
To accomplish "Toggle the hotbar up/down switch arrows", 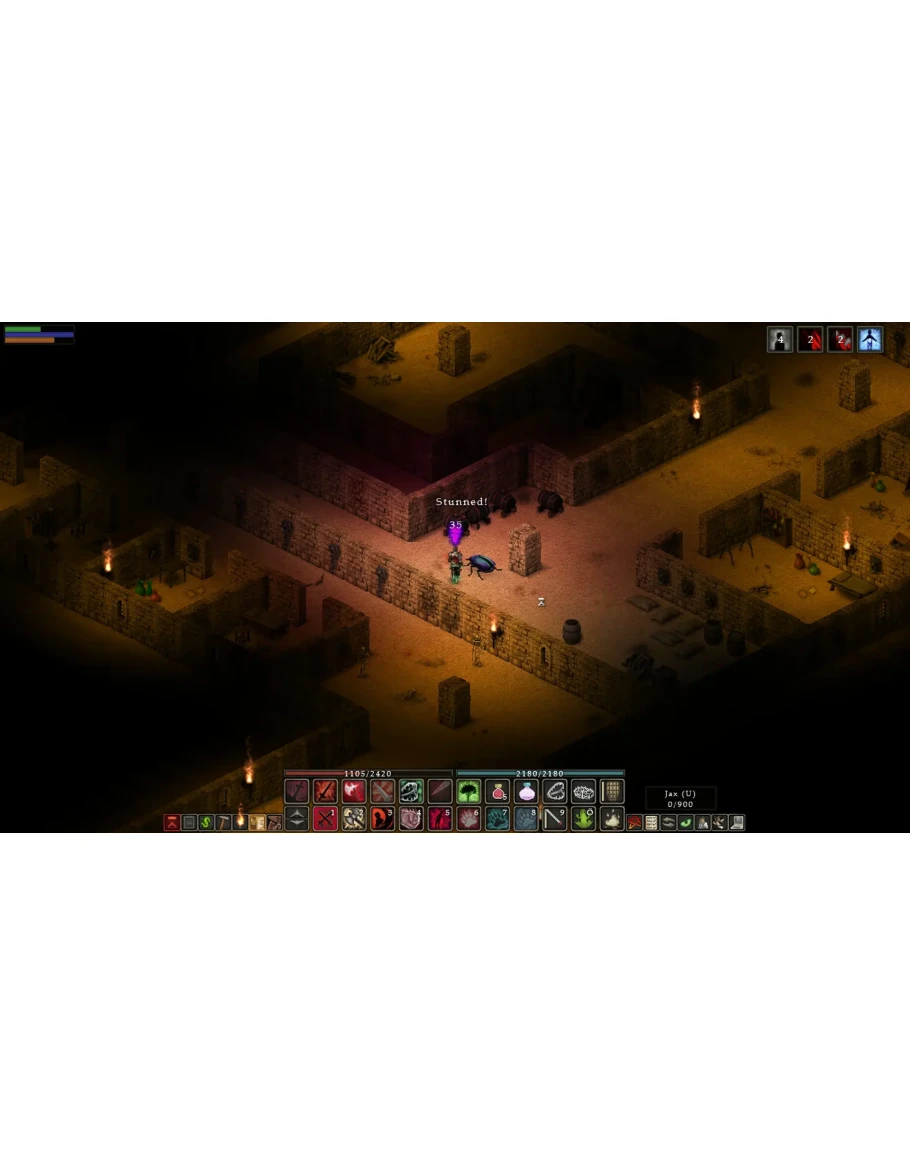I will pyautogui.click(x=297, y=819).
